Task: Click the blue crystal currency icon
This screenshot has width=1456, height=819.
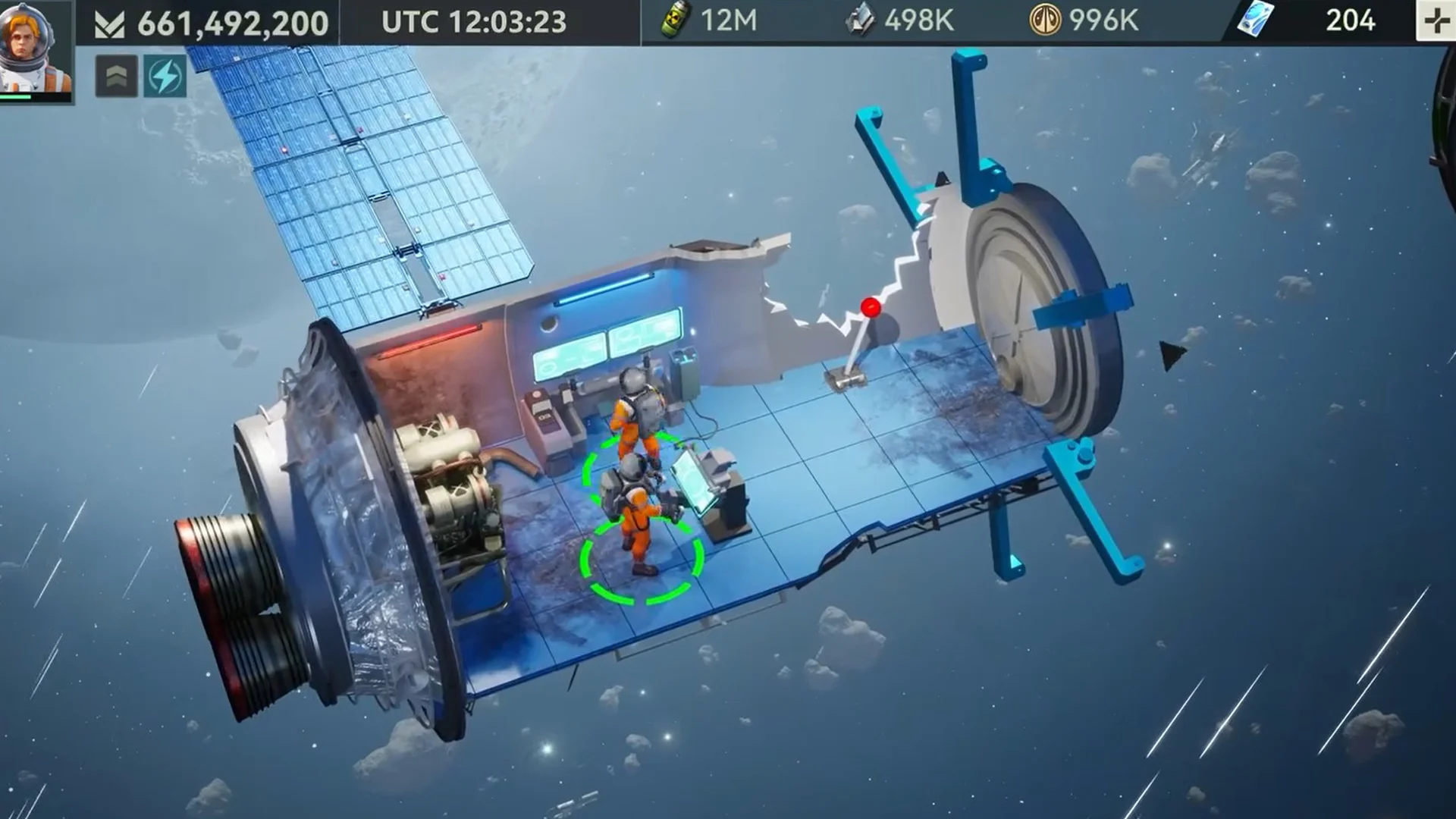Action: (1255, 20)
